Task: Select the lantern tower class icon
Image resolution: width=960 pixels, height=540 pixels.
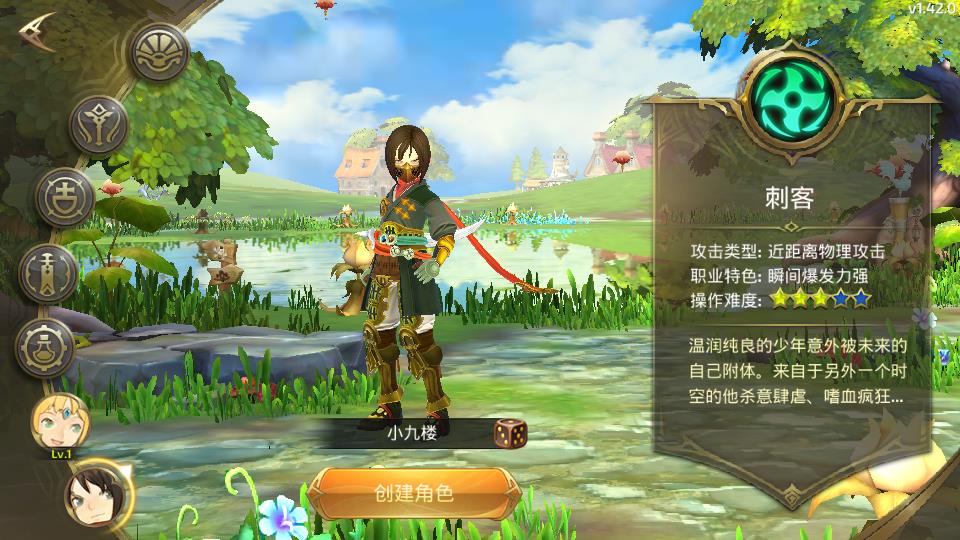Action: [x=47, y=271]
